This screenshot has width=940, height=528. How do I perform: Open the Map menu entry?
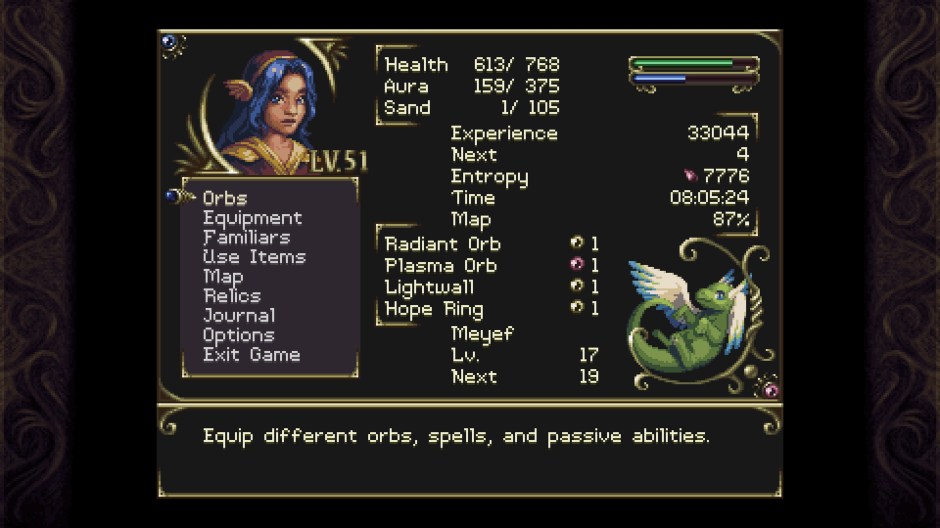click(223, 276)
